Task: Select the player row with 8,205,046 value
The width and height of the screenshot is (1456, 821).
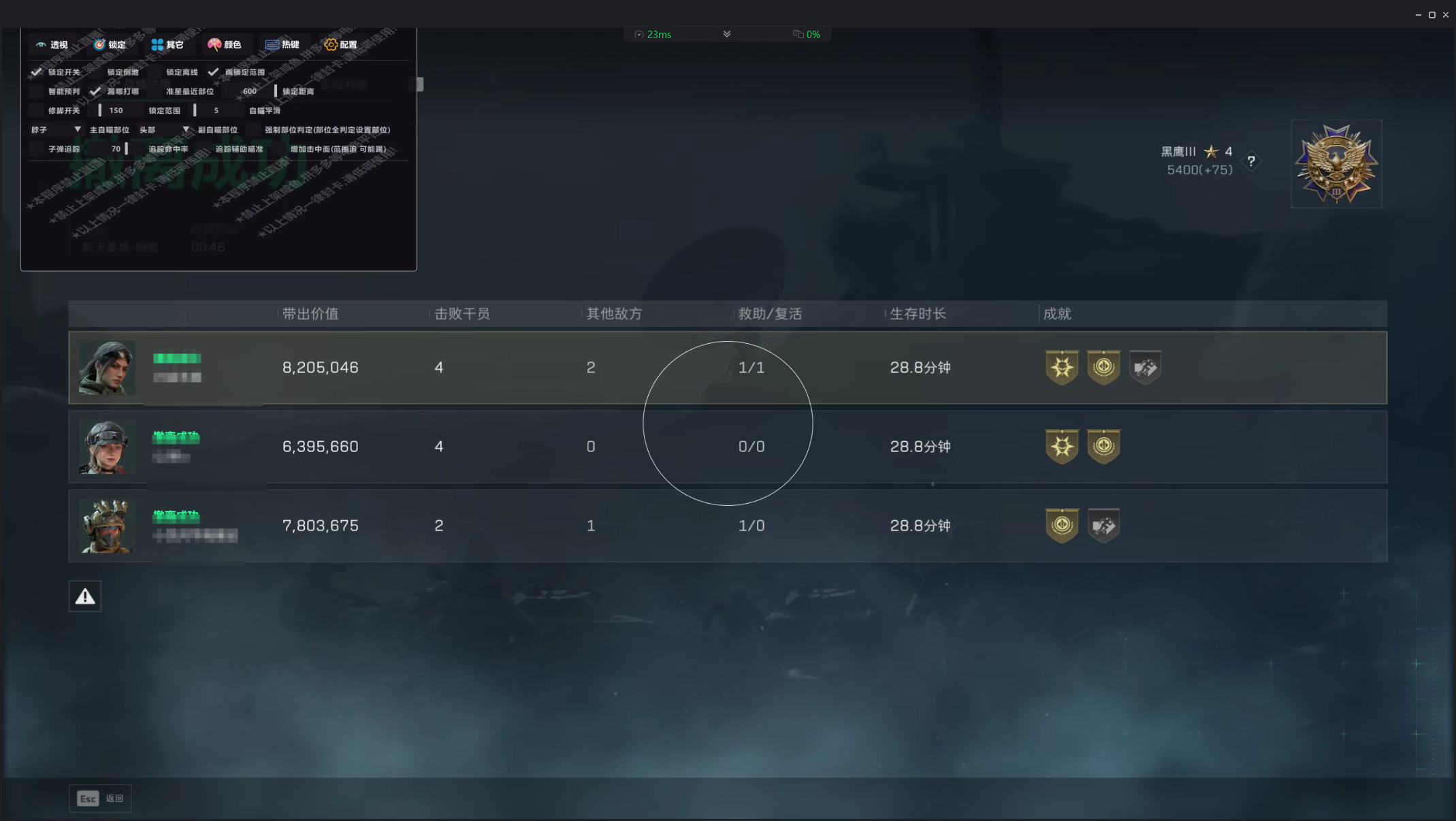Action: click(727, 368)
